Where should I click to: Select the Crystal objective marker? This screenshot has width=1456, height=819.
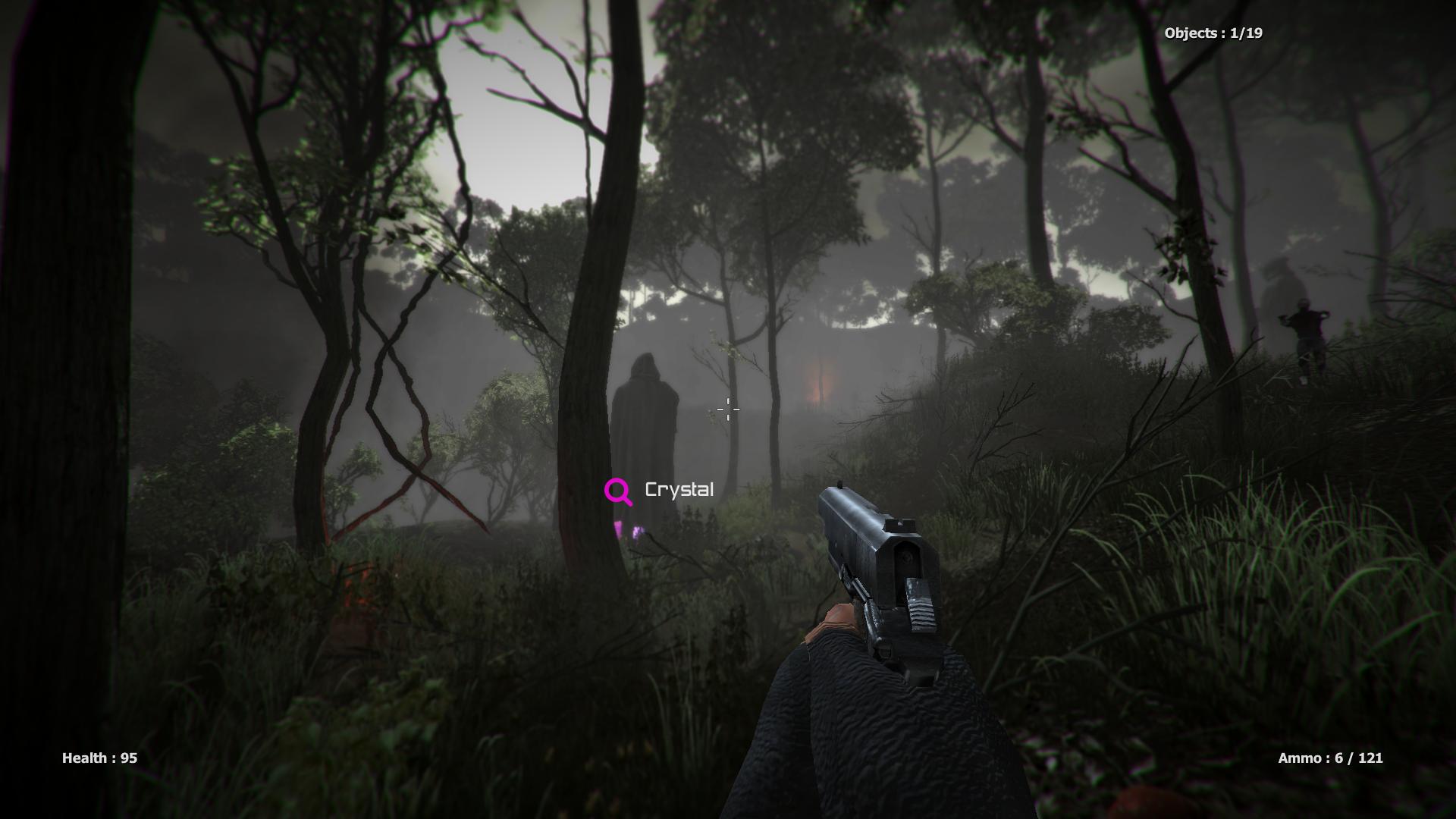point(660,490)
